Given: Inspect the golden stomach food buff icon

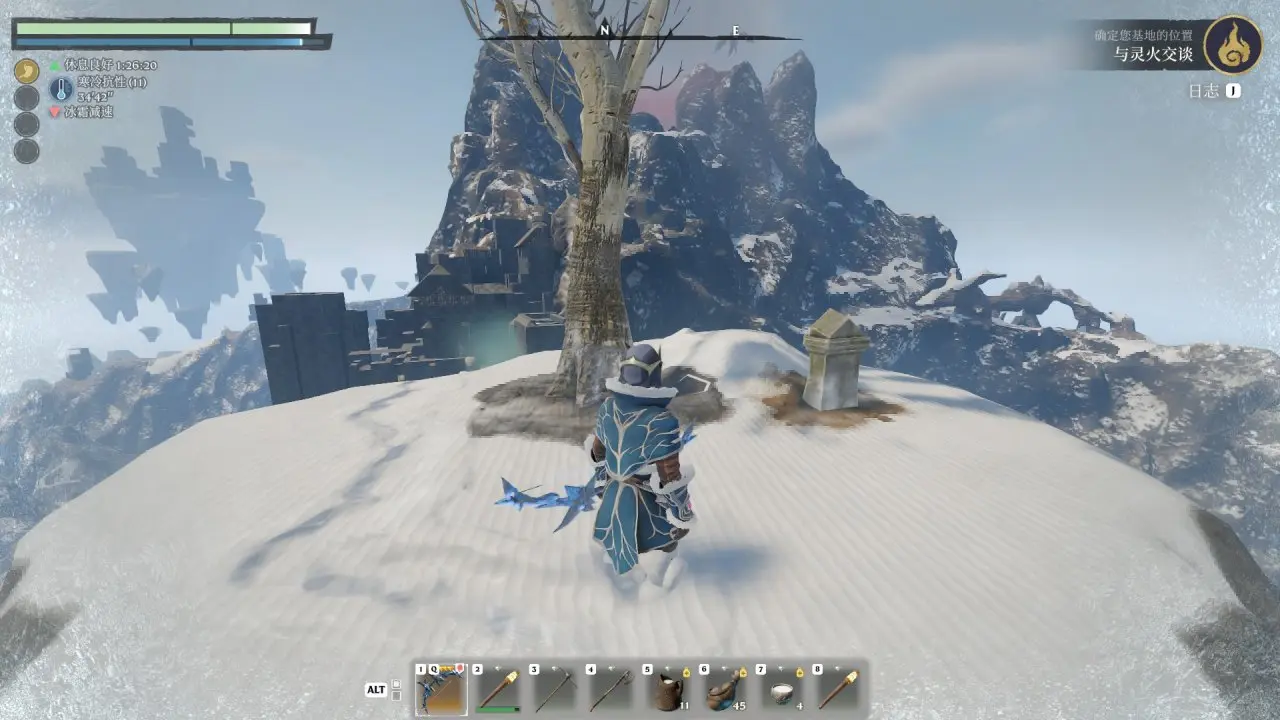Looking at the screenshot, I should (x=27, y=71).
